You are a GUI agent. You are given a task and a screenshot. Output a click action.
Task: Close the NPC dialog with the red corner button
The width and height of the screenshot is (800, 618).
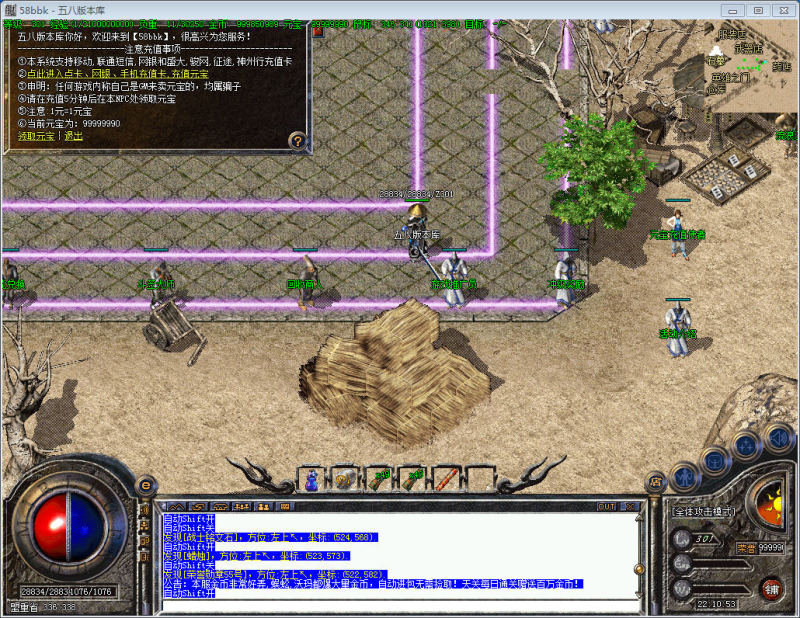coord(318,32)
